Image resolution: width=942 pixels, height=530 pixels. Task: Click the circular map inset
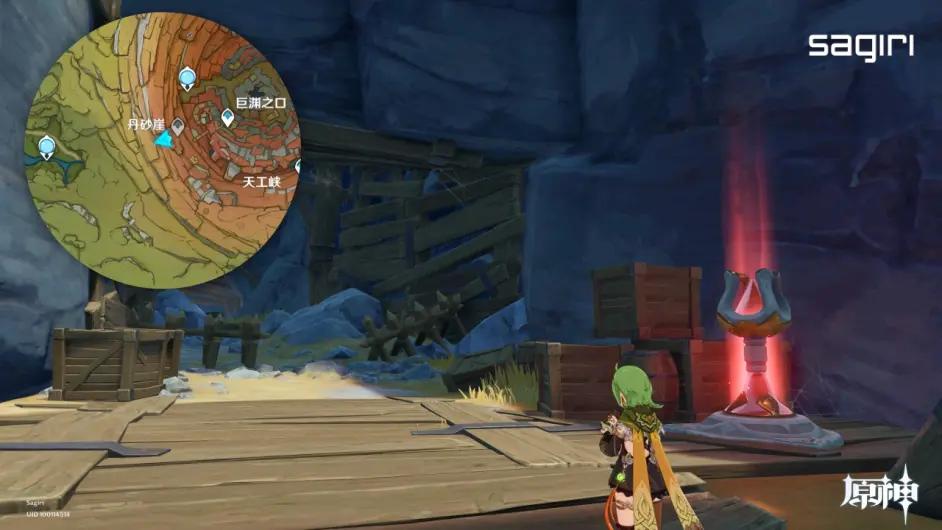click(161, 150)
